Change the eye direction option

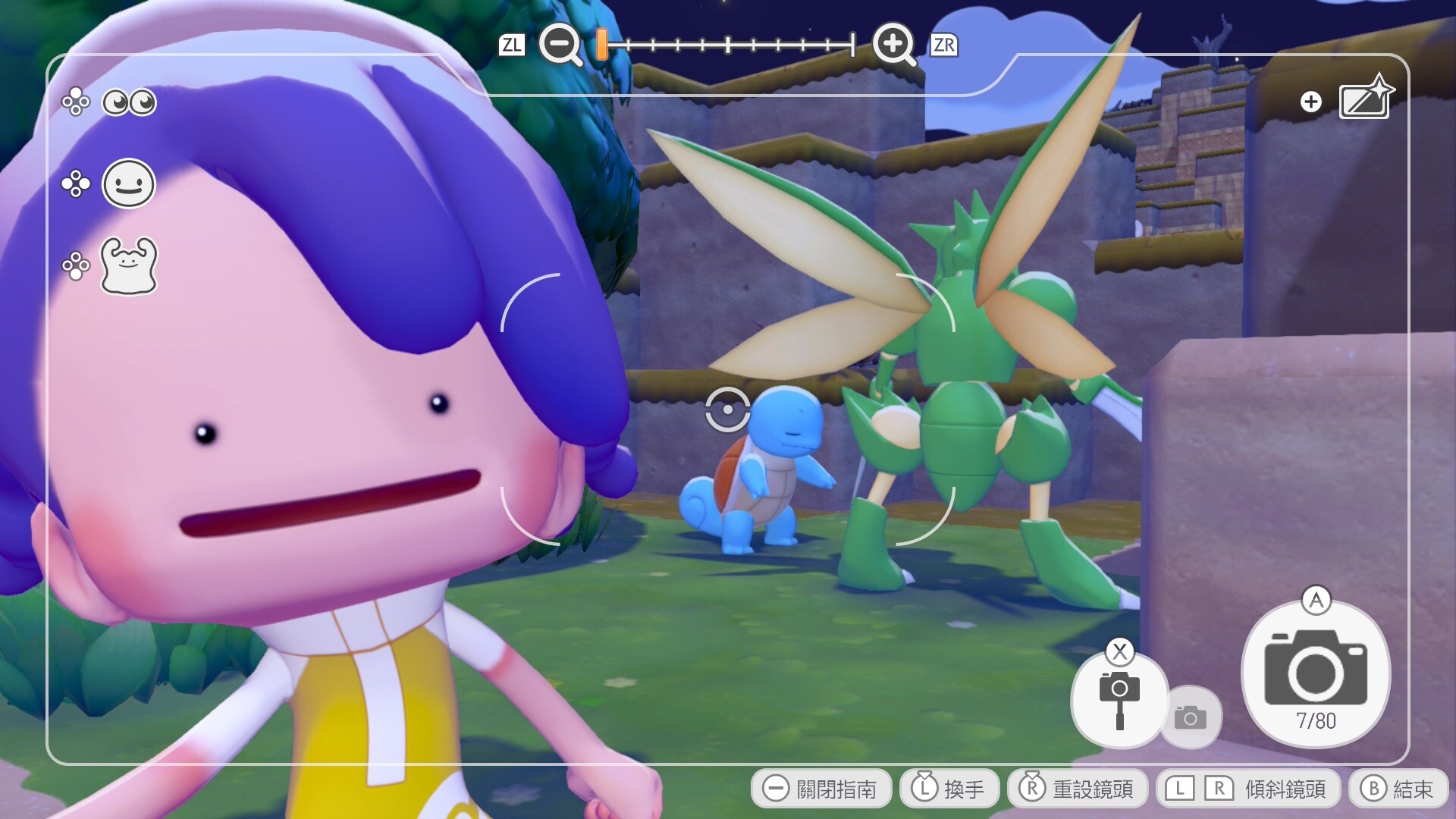(129, 102)
